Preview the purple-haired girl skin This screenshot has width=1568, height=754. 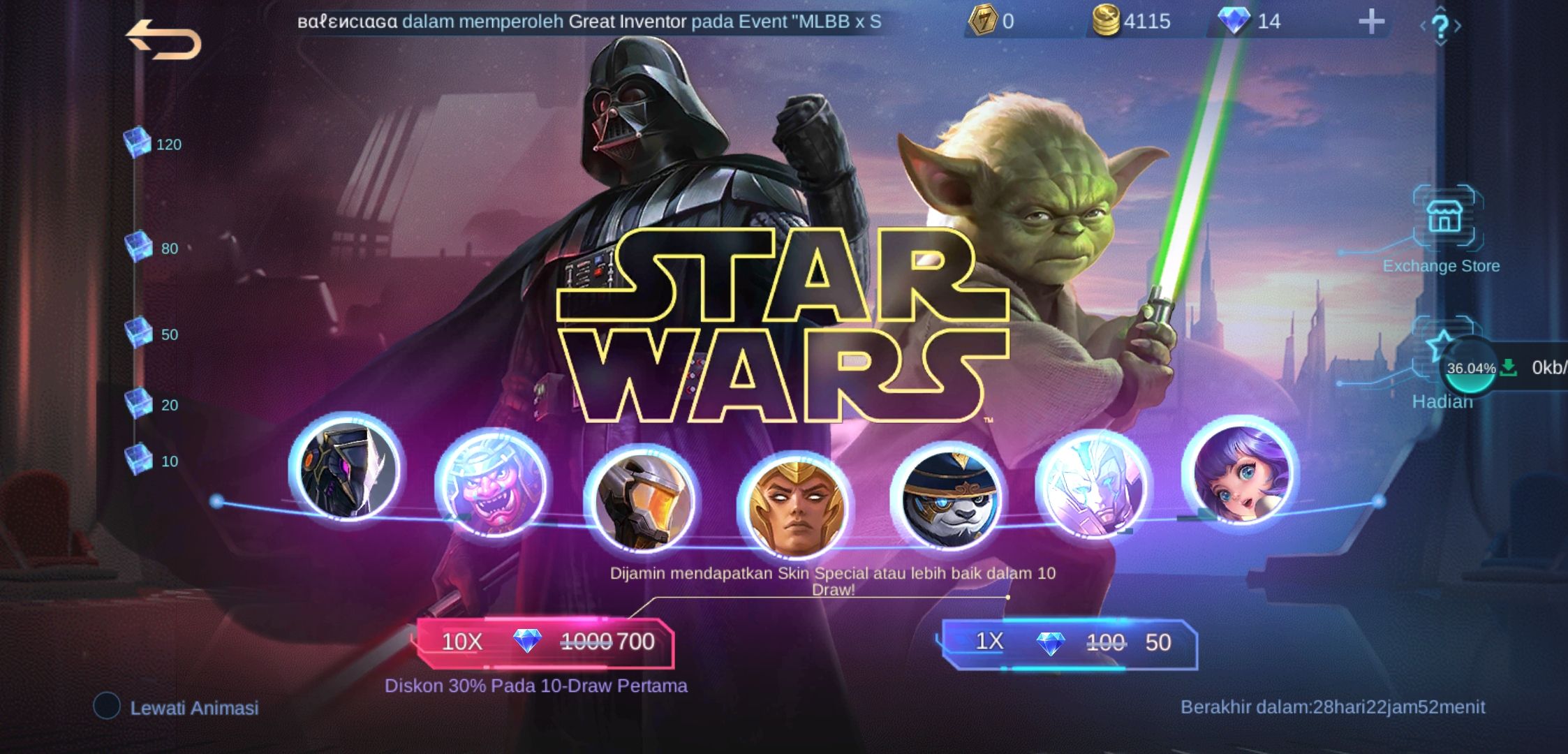(1241, 473)
